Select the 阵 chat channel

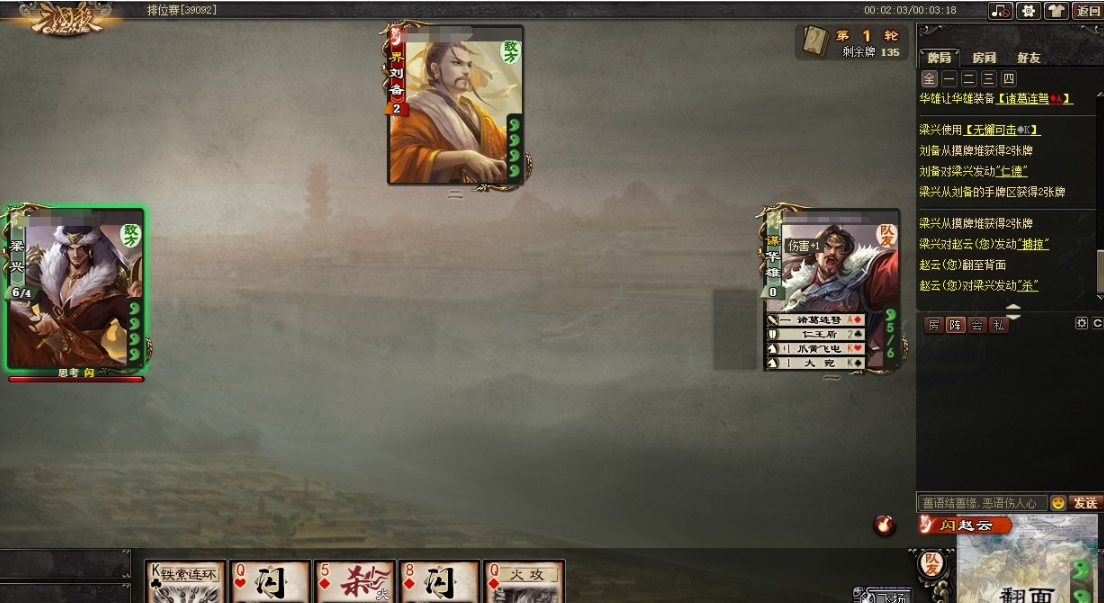(x=956, y=325)
